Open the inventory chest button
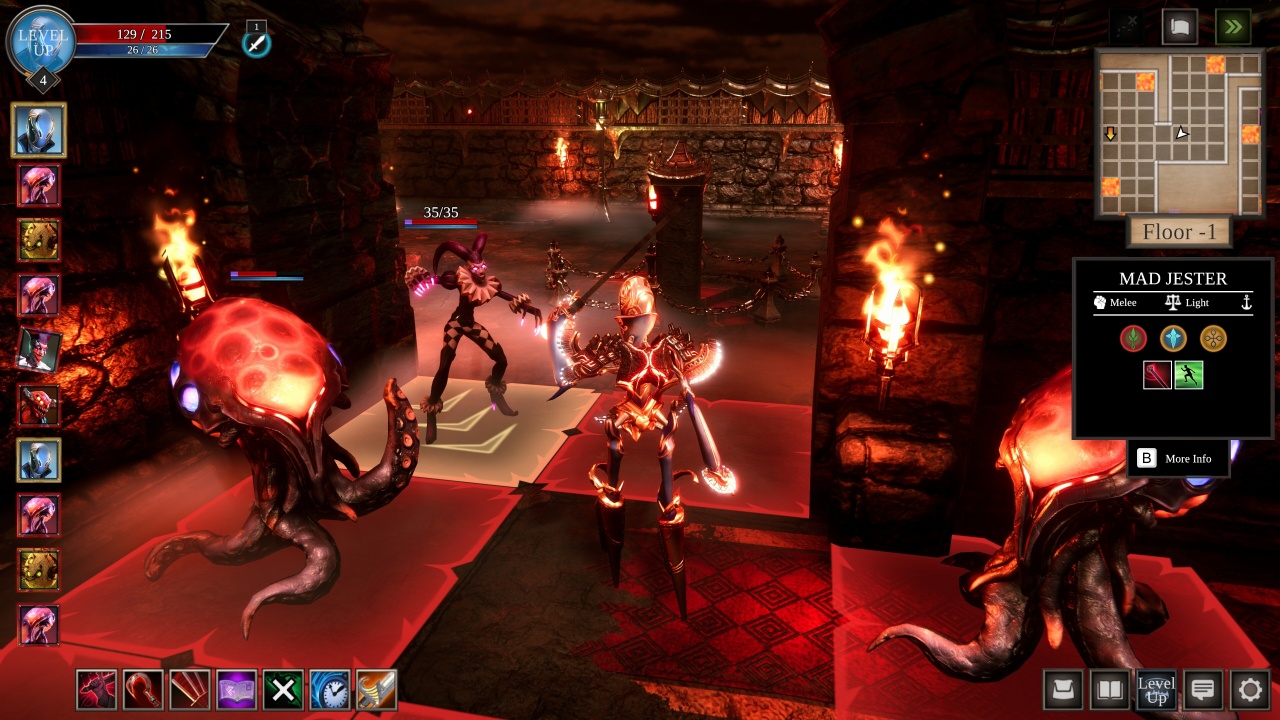The height and width of the screenshot is (720, 1280). 1063,689
